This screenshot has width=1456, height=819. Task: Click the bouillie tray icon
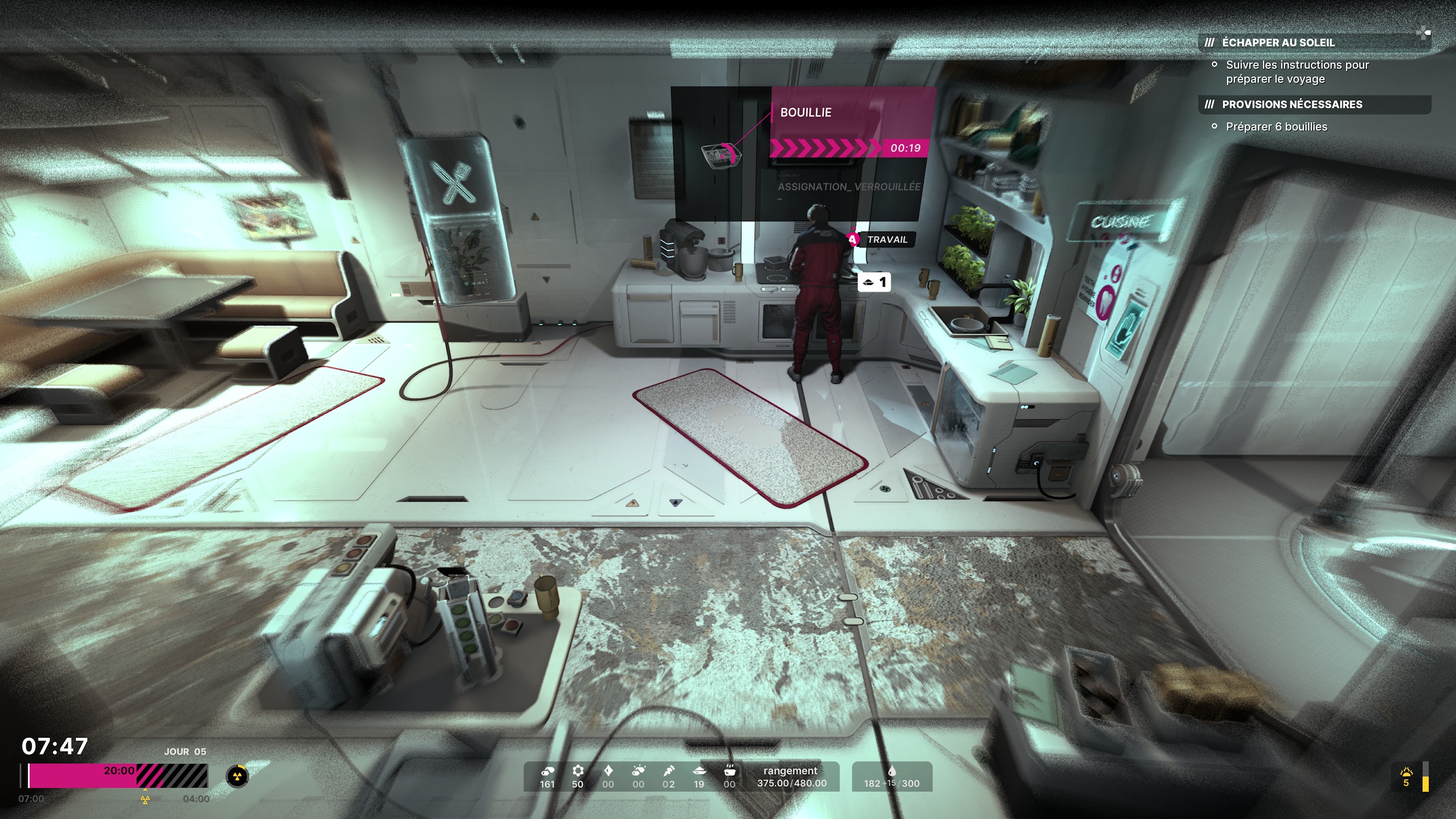click(x=721, y=155)
